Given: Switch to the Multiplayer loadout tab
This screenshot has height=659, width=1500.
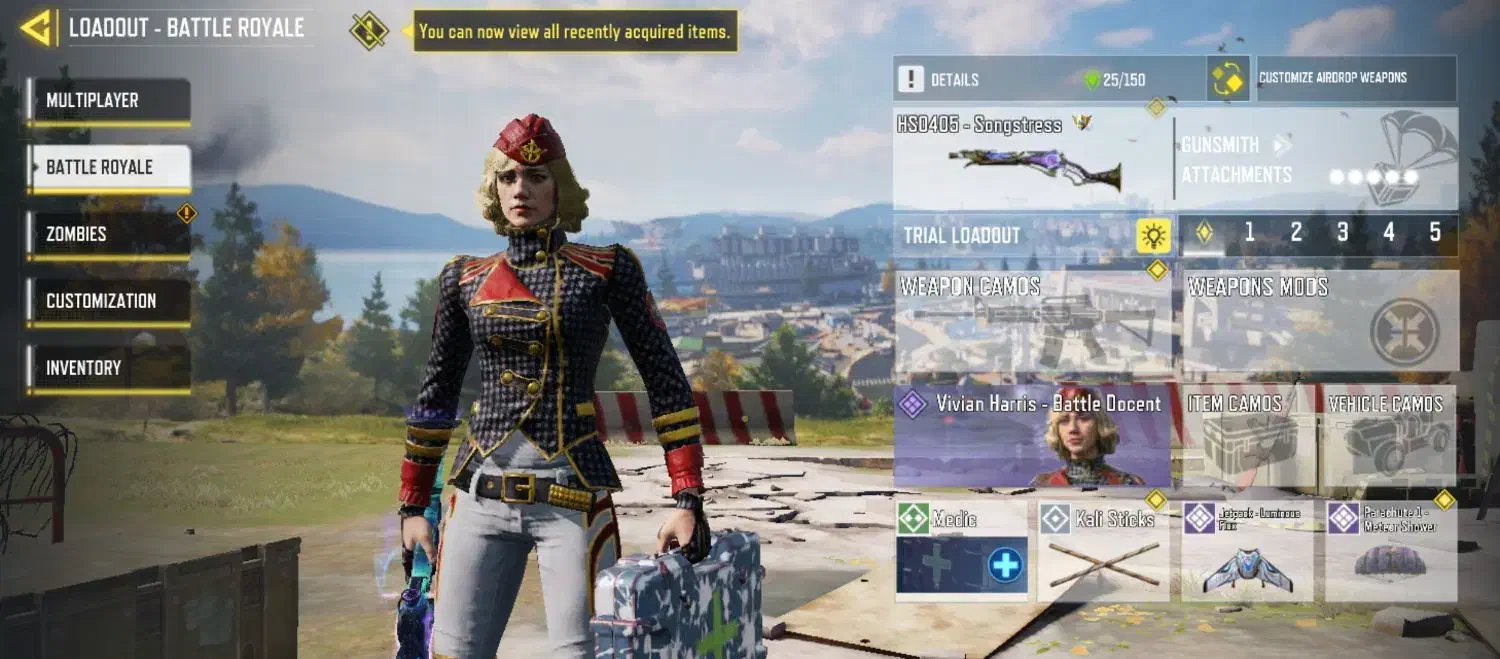Looking at the screenshot, I should tap(108, 101).
